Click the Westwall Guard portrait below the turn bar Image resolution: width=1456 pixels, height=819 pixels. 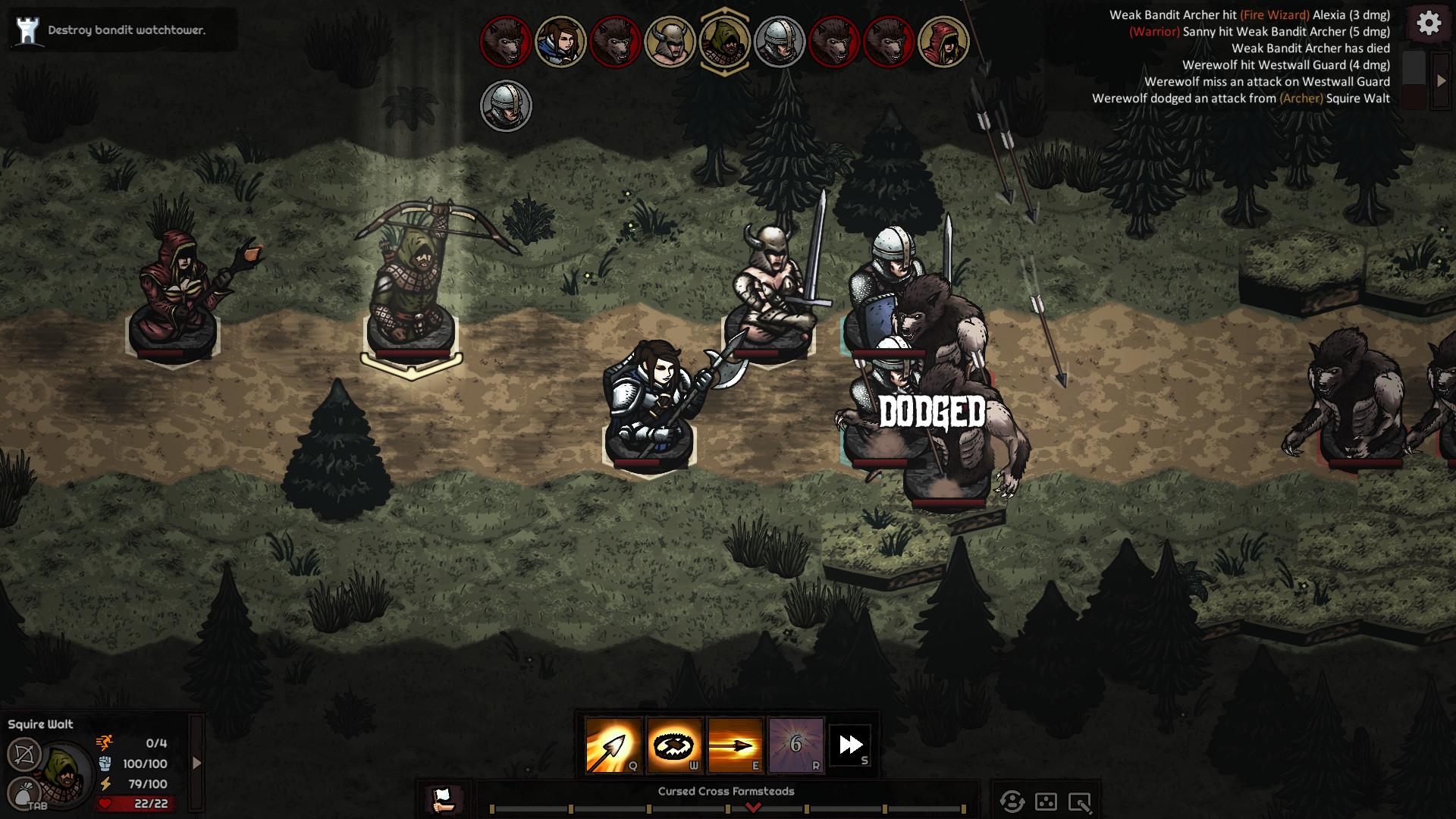[x=507, y=105]
